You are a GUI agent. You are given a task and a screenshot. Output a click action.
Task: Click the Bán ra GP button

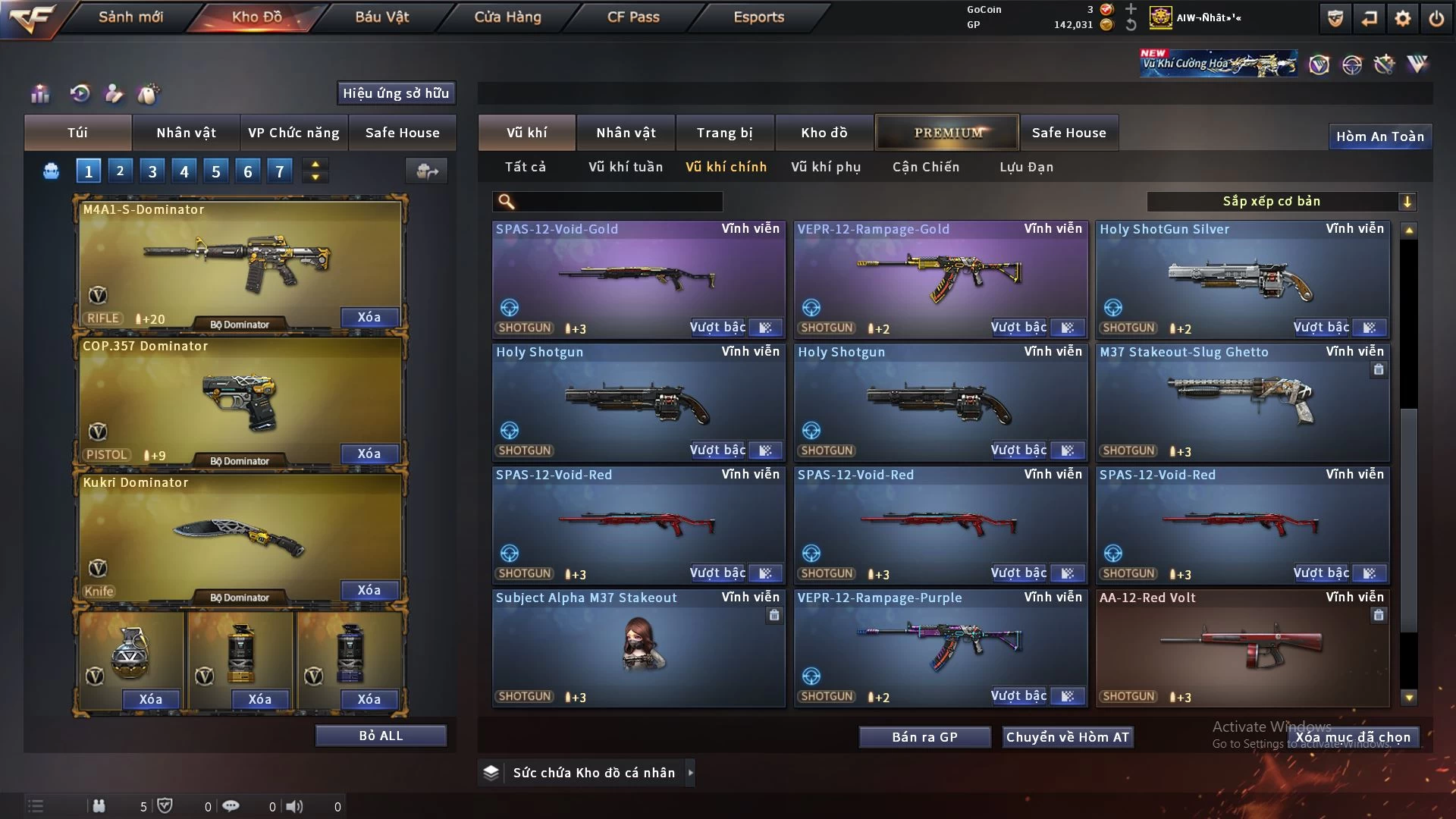[924, 737]
